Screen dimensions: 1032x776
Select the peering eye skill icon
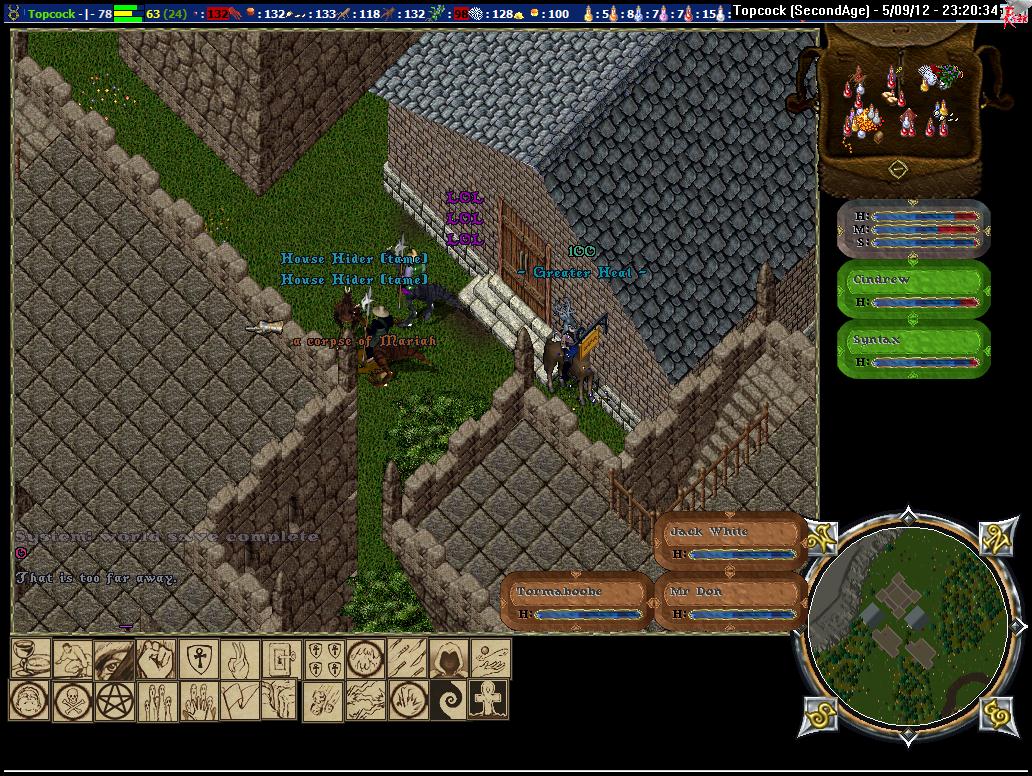(x=114, y=659)
